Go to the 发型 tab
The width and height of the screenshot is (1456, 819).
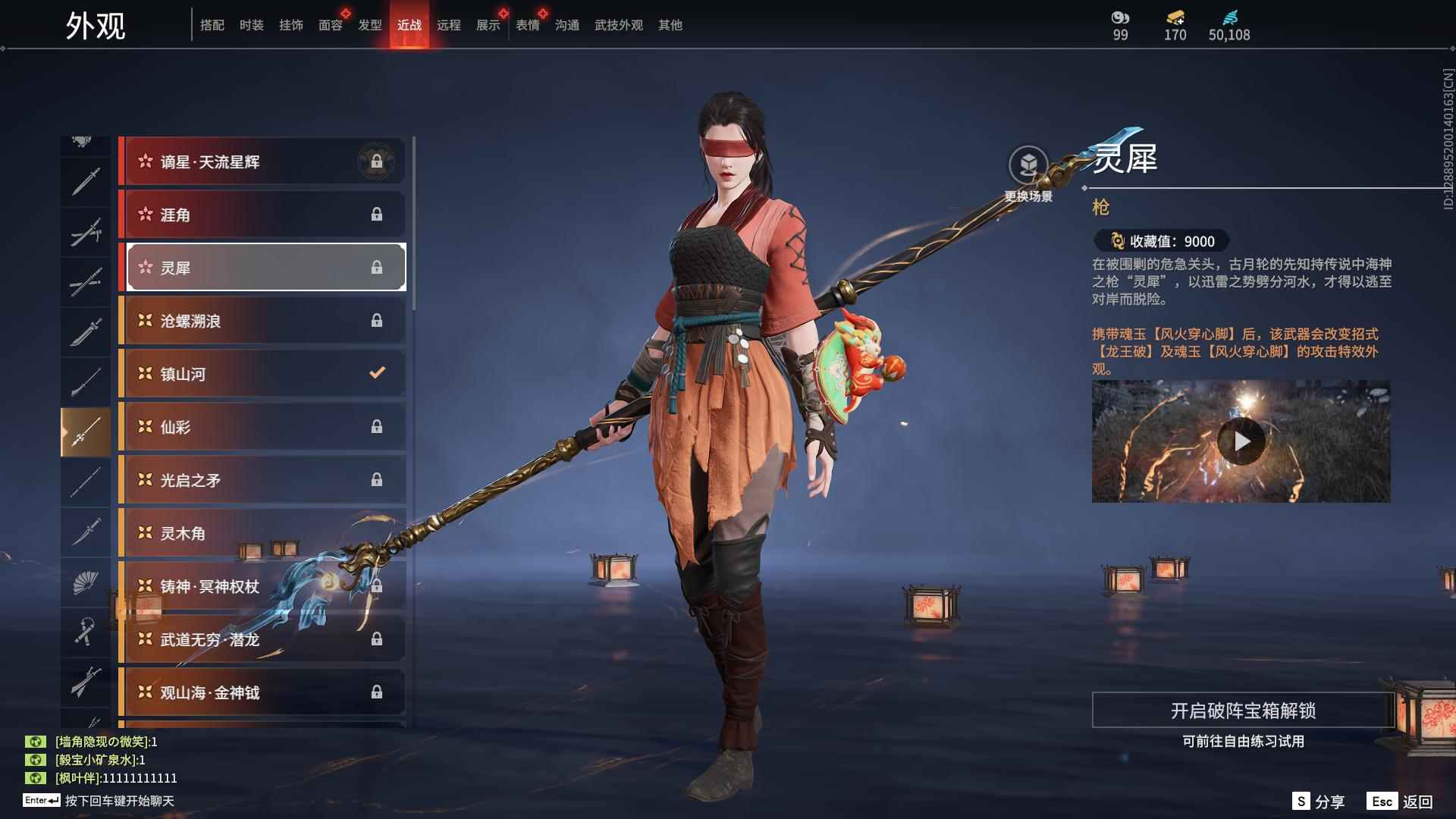click(369, 25)
